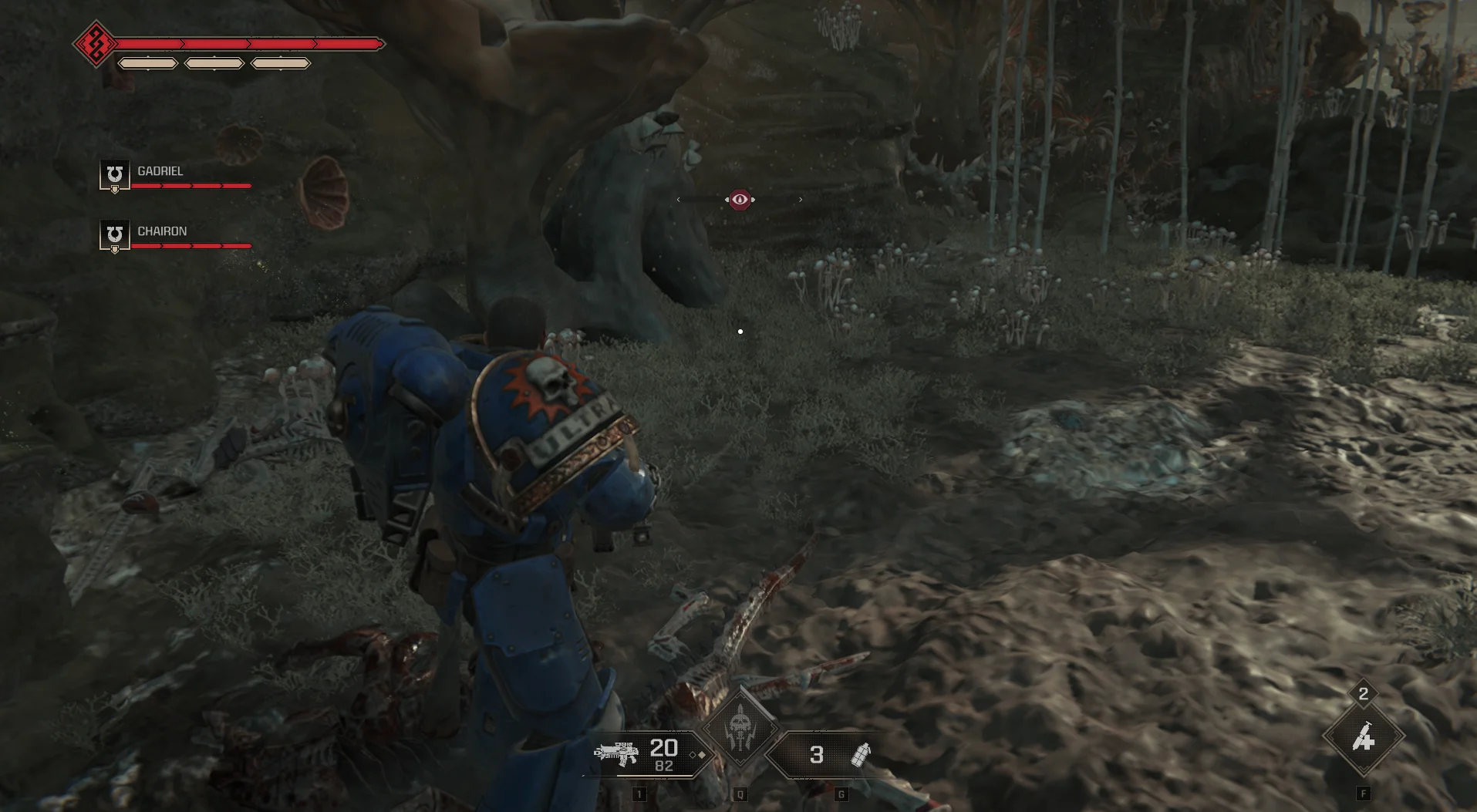Click the red eye objective marker

tap(740, 200)
